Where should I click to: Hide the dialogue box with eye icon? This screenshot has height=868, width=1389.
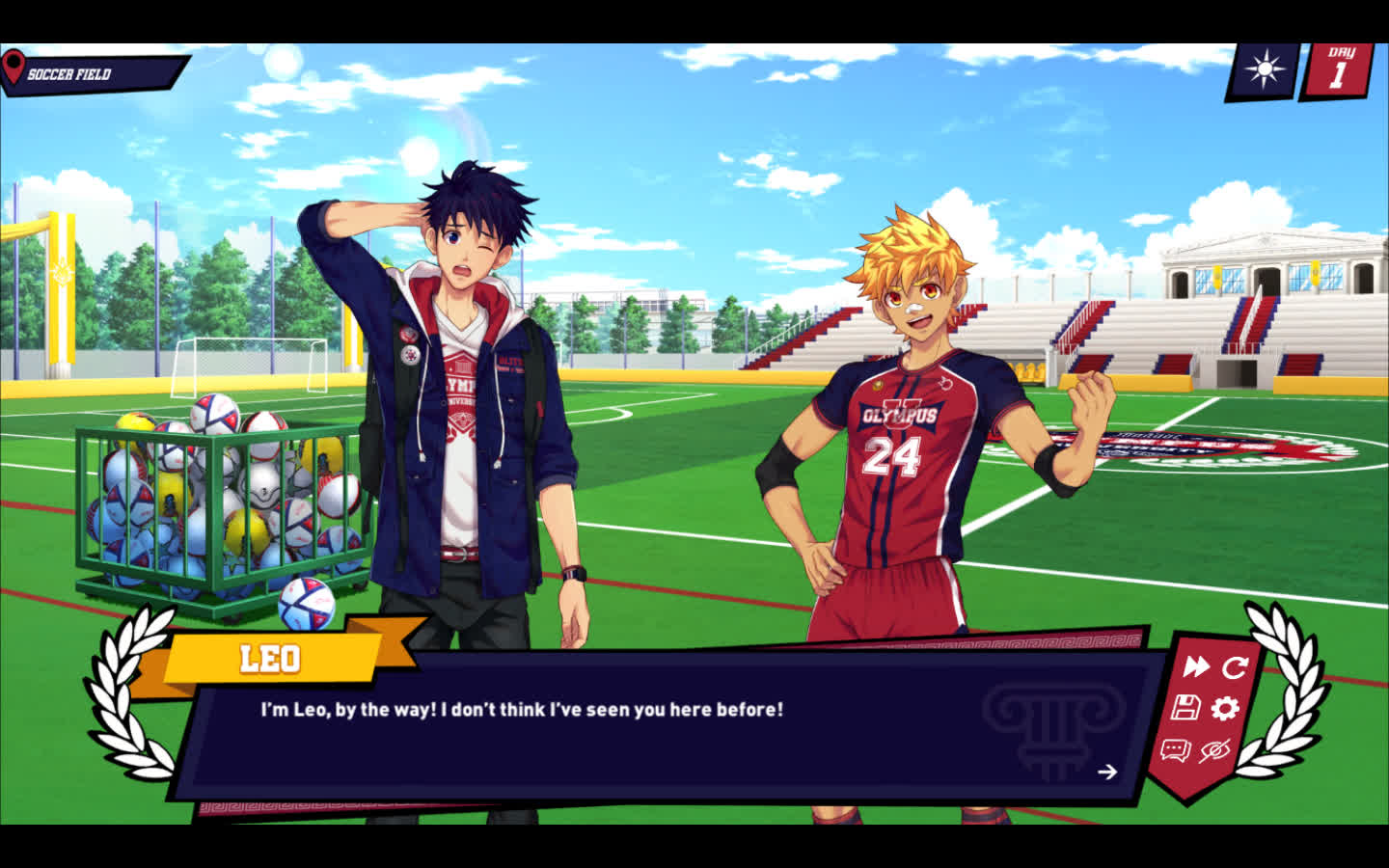pyautogui.click(x=1214, y=750)
